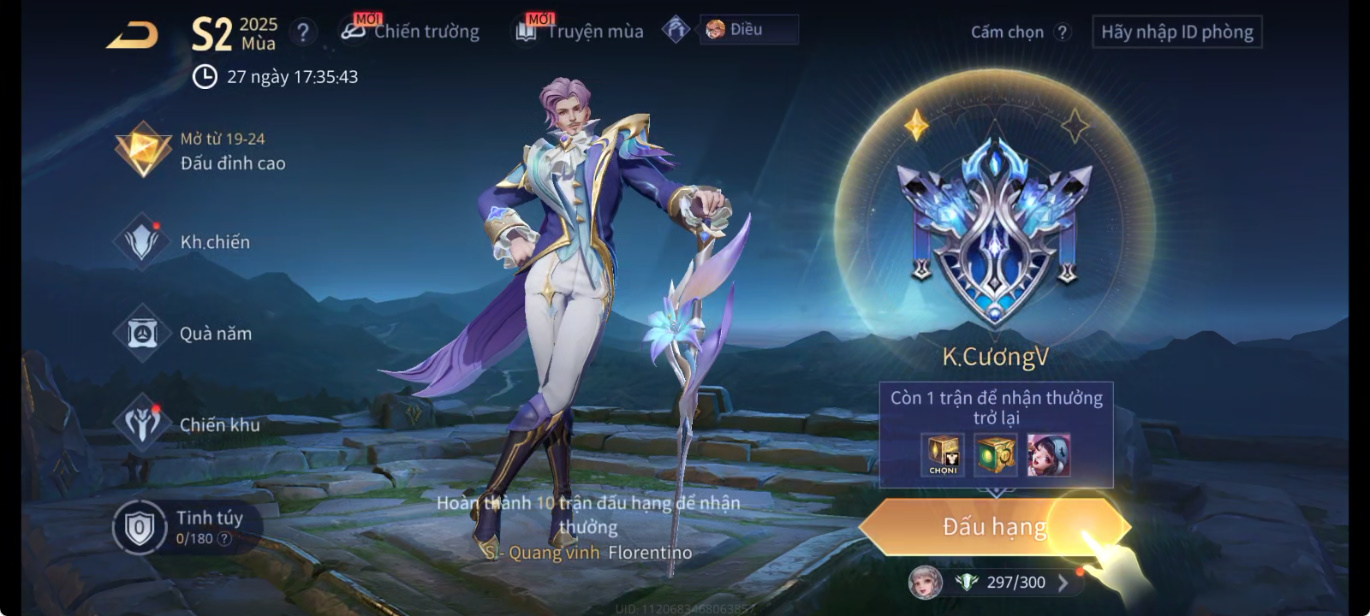Viewport: 1370px width, 616px height.
Task: Open the Chiến trường menu
Action: (x=412, y=31)
